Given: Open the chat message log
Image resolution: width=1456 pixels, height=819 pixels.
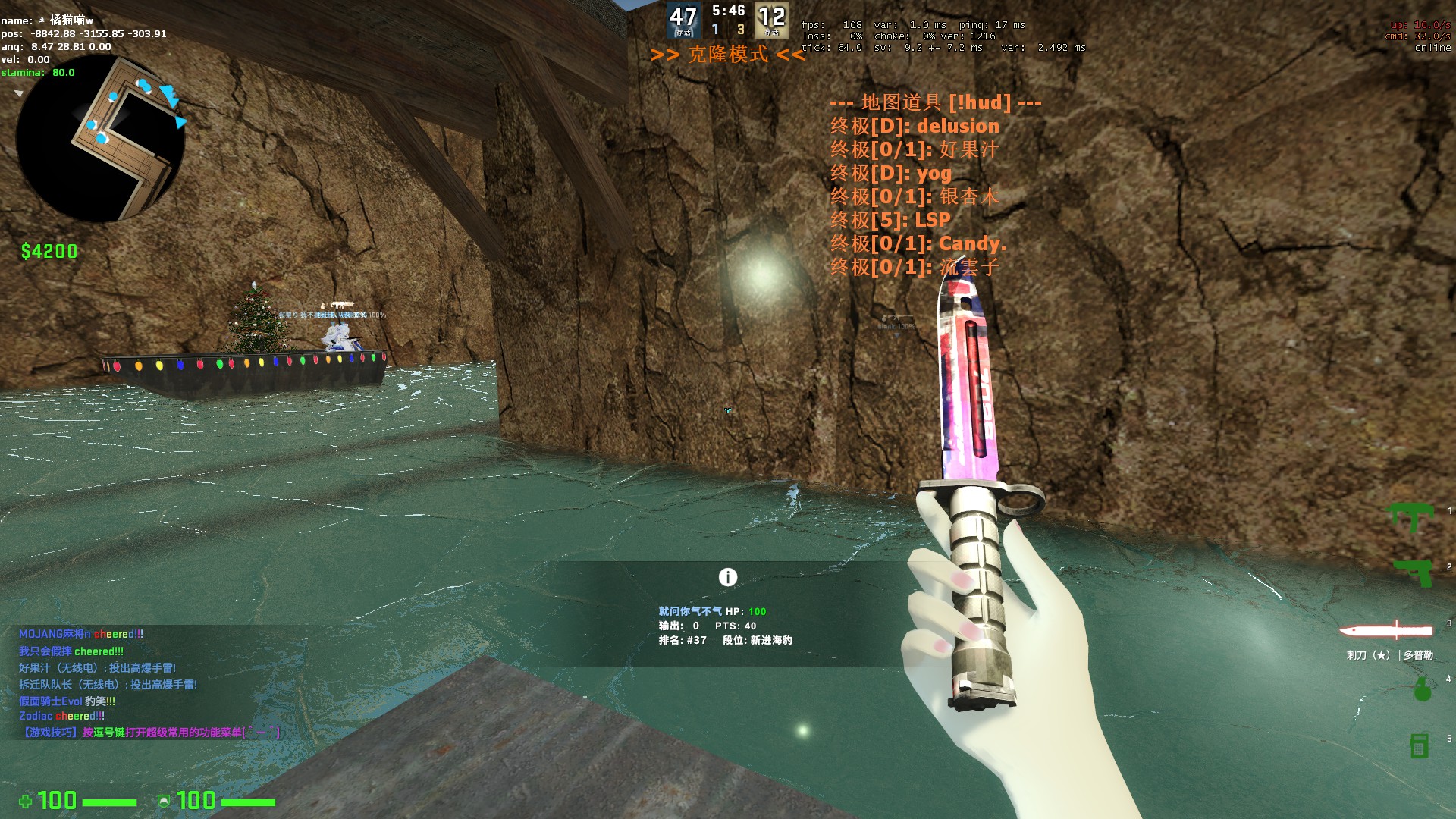Looking at the screenshot, I should point(152,682).
